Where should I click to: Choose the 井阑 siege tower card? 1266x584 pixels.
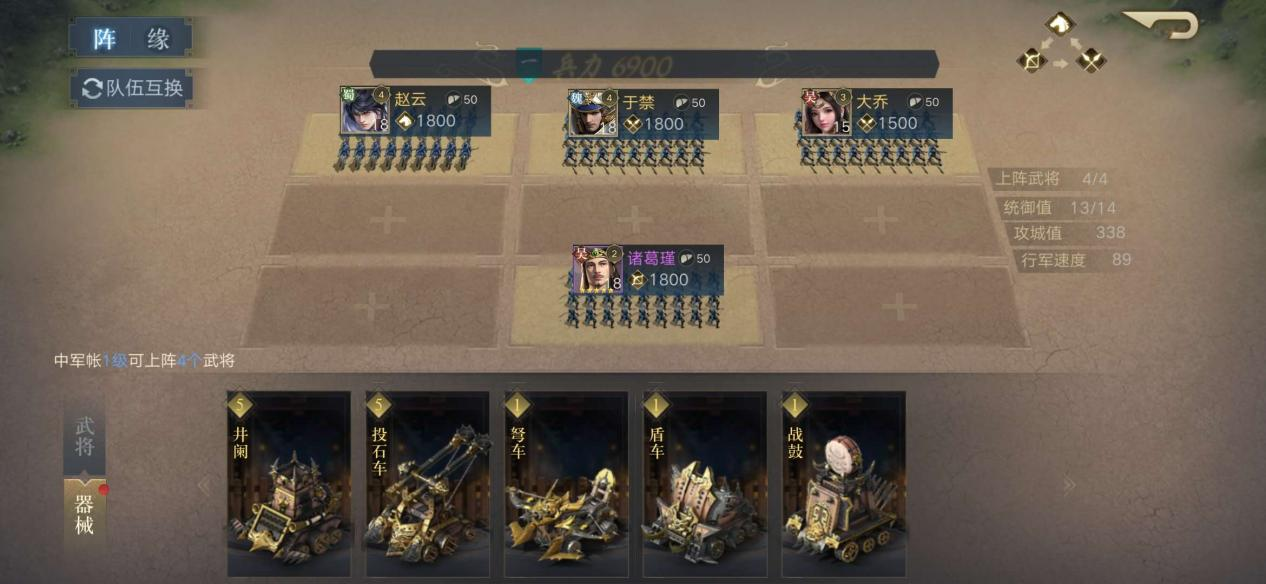[288, 484]
